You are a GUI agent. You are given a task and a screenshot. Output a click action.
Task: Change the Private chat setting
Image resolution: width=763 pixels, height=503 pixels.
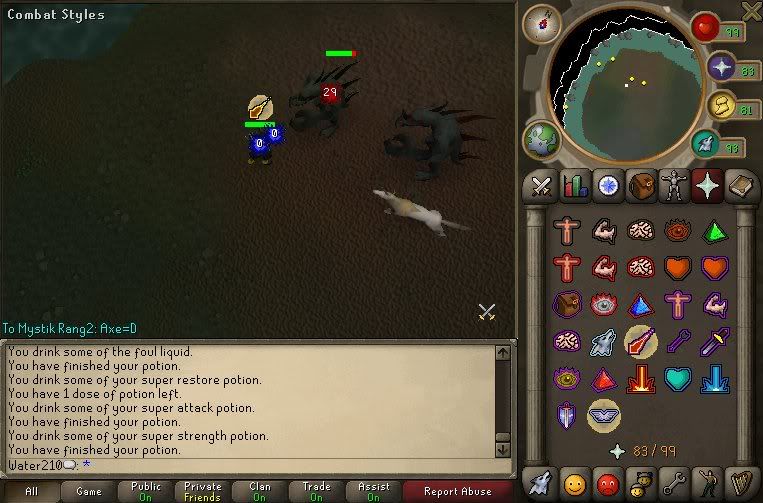click(x=203, y=491)
